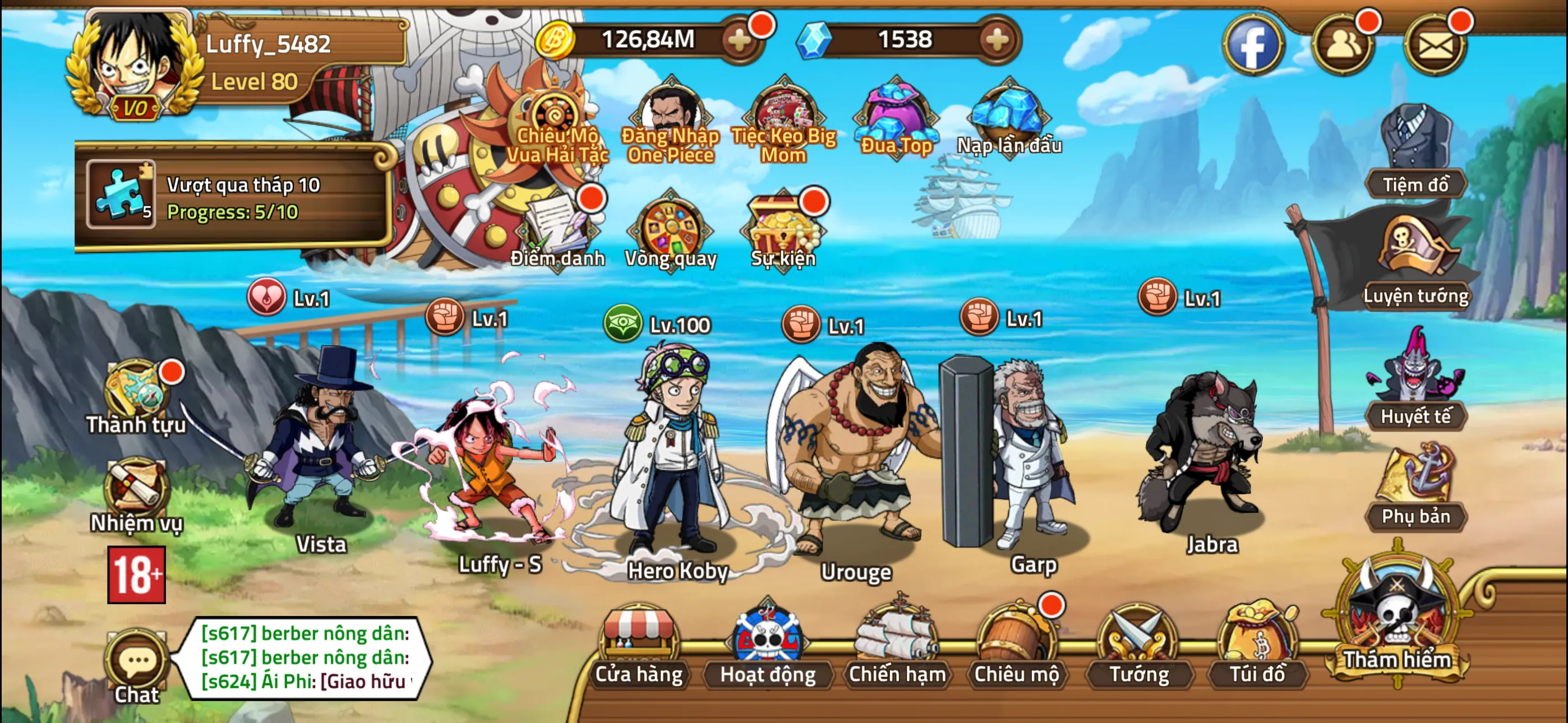This screenshot has height=723, width=1568.
Task: Add gold with the coin plus button
Action: (x=740, y=40)
